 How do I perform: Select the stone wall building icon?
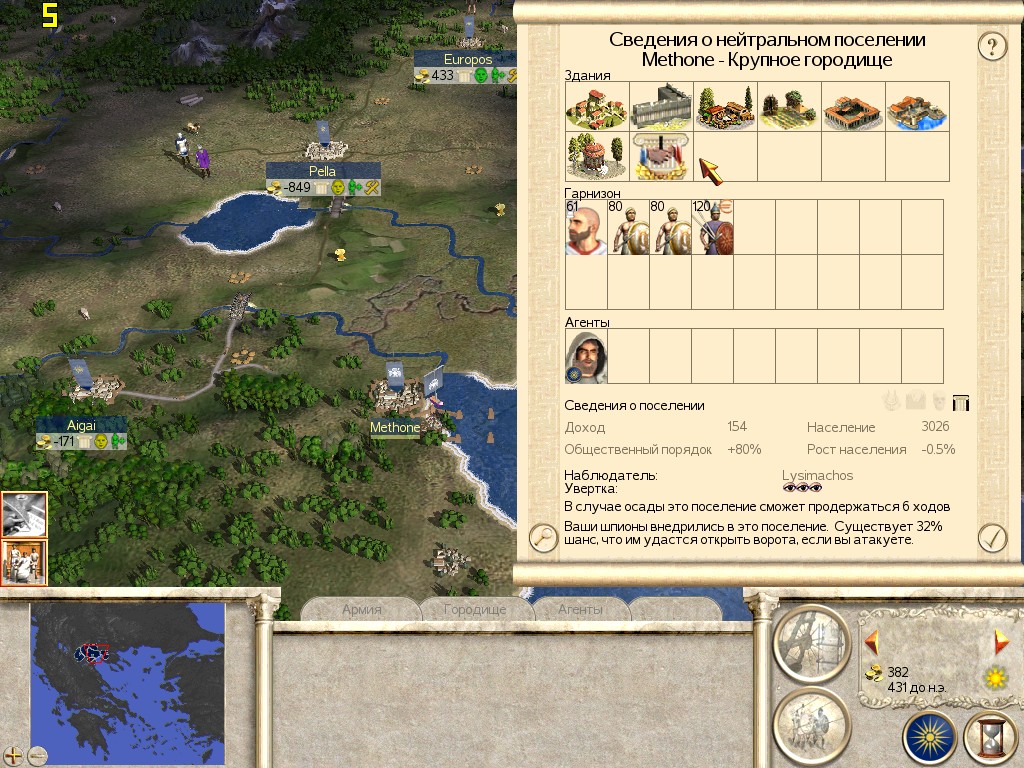click(x=661, y=107)
